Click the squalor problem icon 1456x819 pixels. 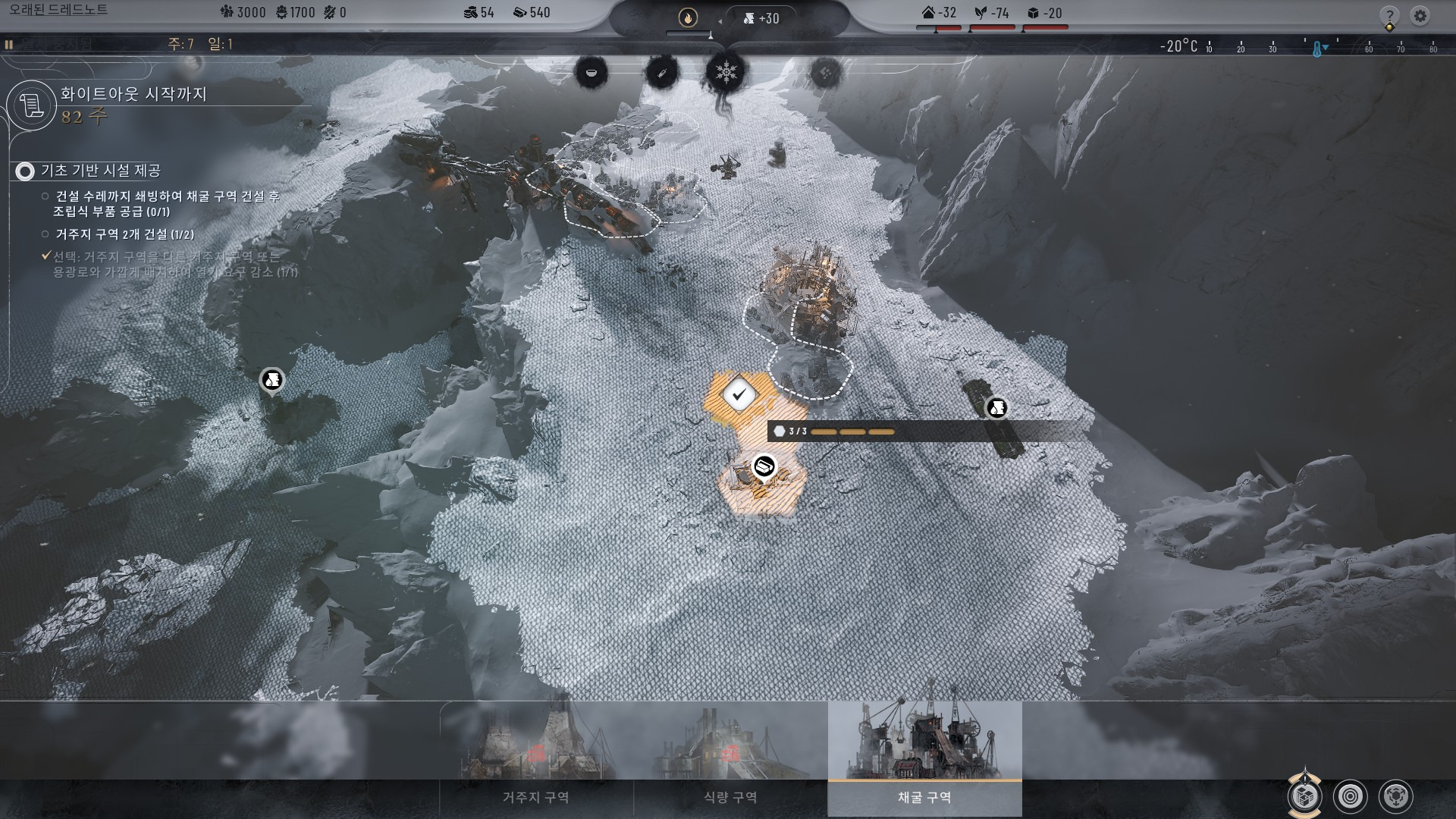pyautogui.click(x=825, y=73)
